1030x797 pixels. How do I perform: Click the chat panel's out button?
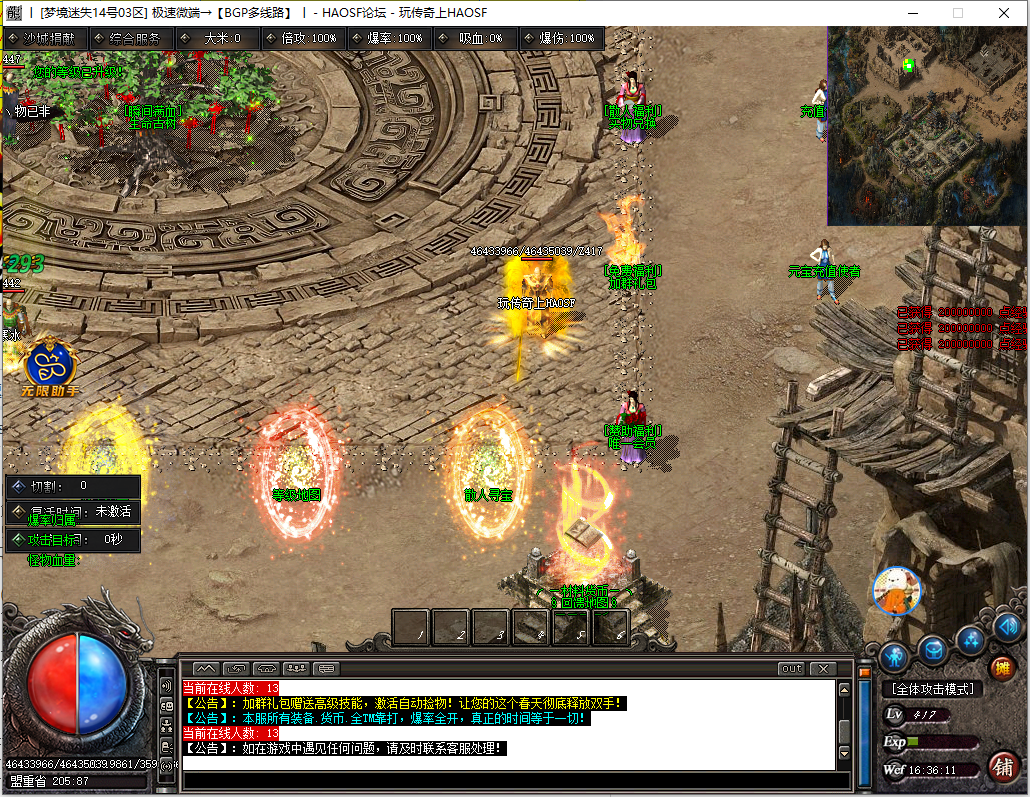[x=791, y=668]
